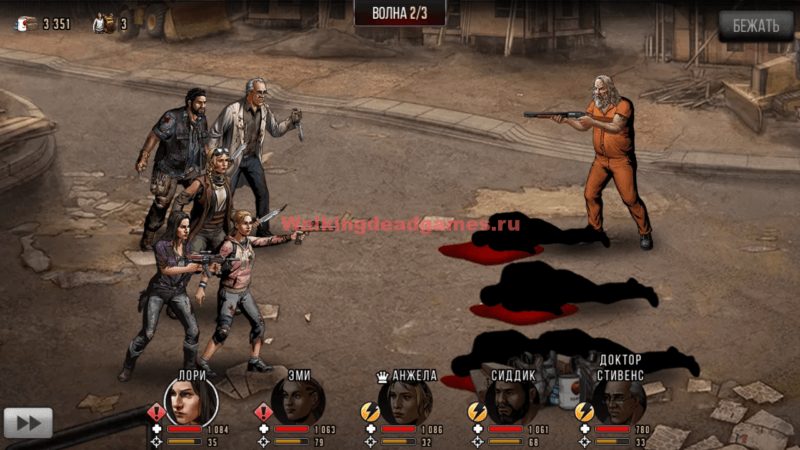
Task: Pick Сиддик's character portrait
Action: 511,402
